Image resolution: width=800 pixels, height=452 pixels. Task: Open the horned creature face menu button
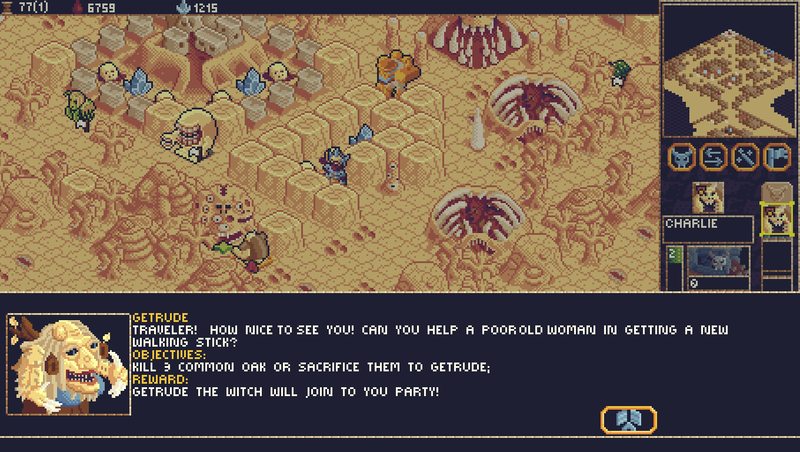point(683,157)
